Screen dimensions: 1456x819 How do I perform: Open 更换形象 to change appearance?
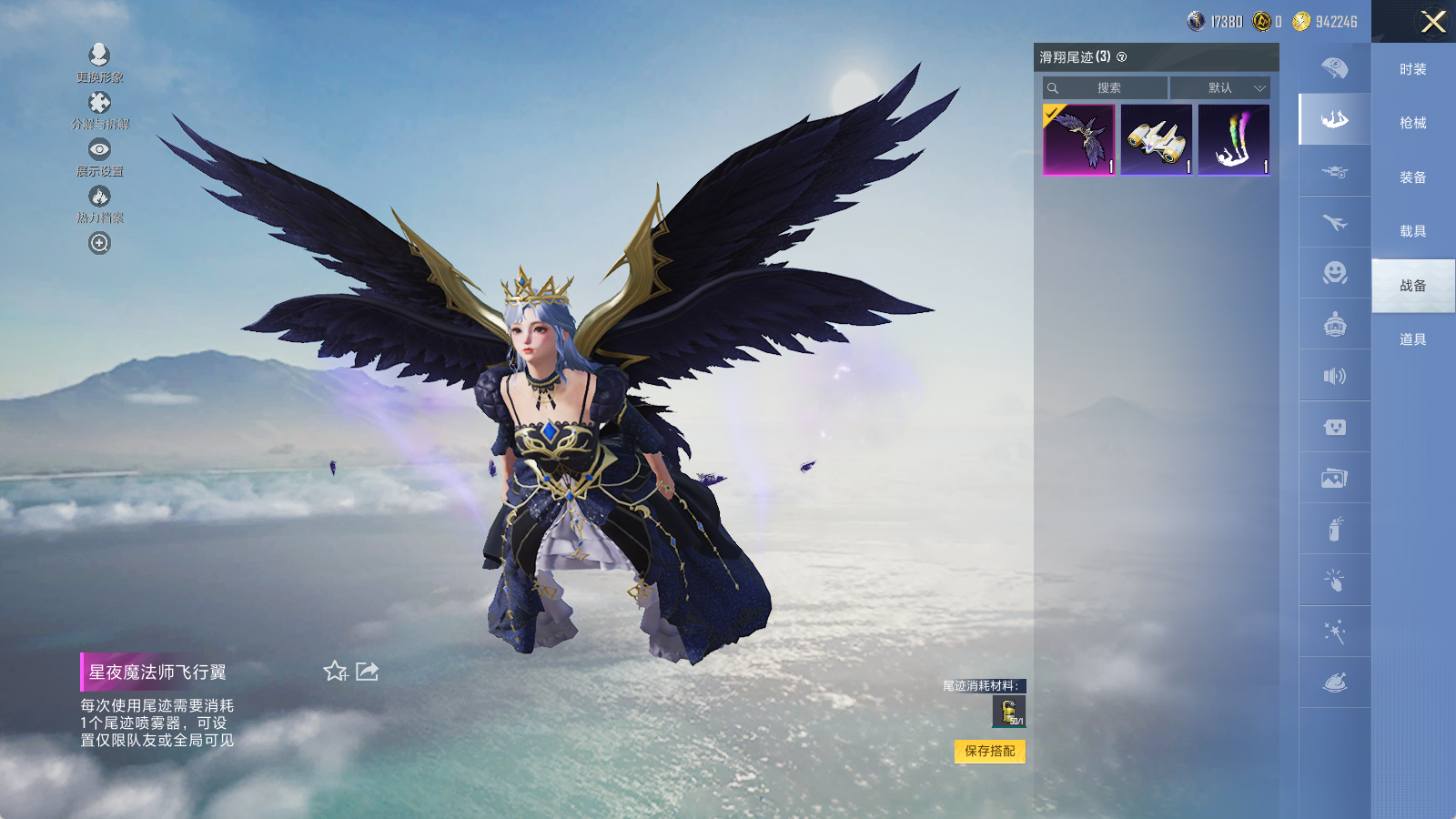[99, 62]
